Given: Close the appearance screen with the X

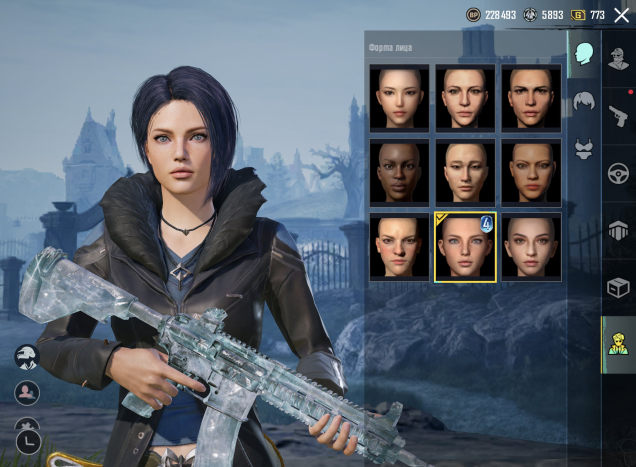Looking at the screenshot, I should (622, 15).
